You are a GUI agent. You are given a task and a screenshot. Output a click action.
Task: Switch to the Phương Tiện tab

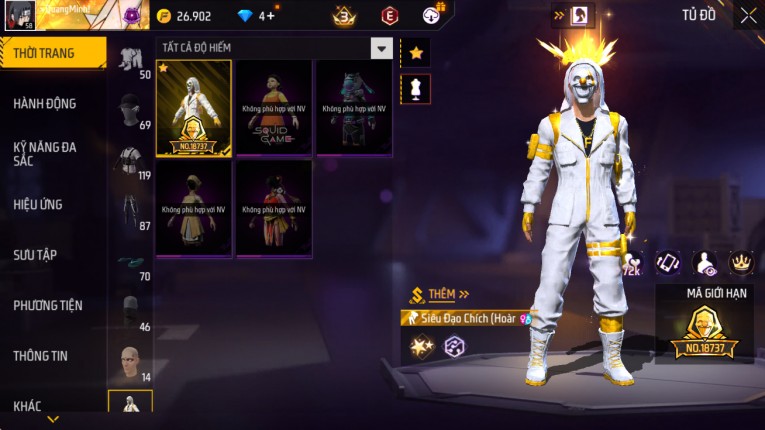coord(48,305)
